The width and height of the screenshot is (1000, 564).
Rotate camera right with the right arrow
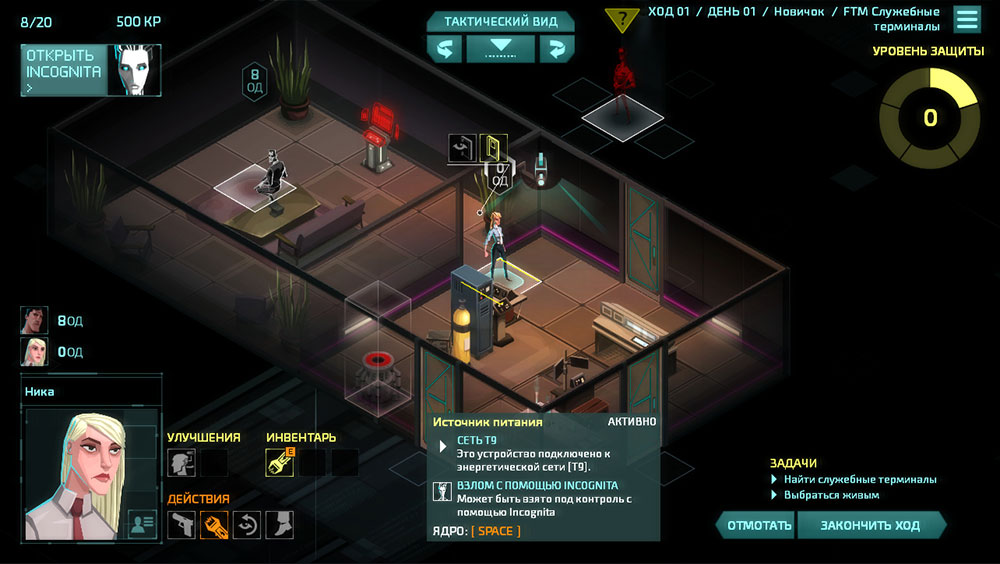[556, 49]
